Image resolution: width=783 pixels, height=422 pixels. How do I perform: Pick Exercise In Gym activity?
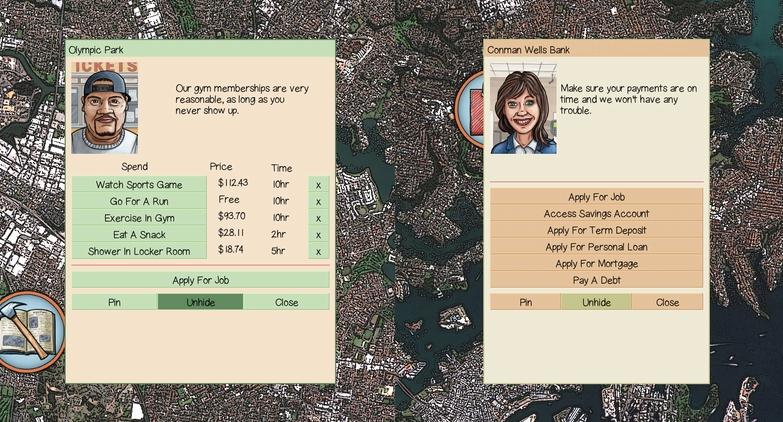pos(138,217)
